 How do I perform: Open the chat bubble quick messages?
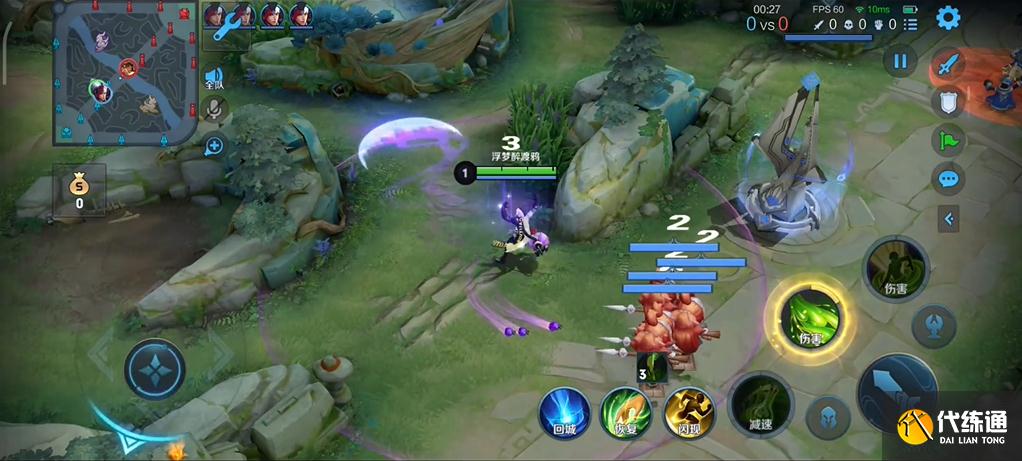(948, 179)
